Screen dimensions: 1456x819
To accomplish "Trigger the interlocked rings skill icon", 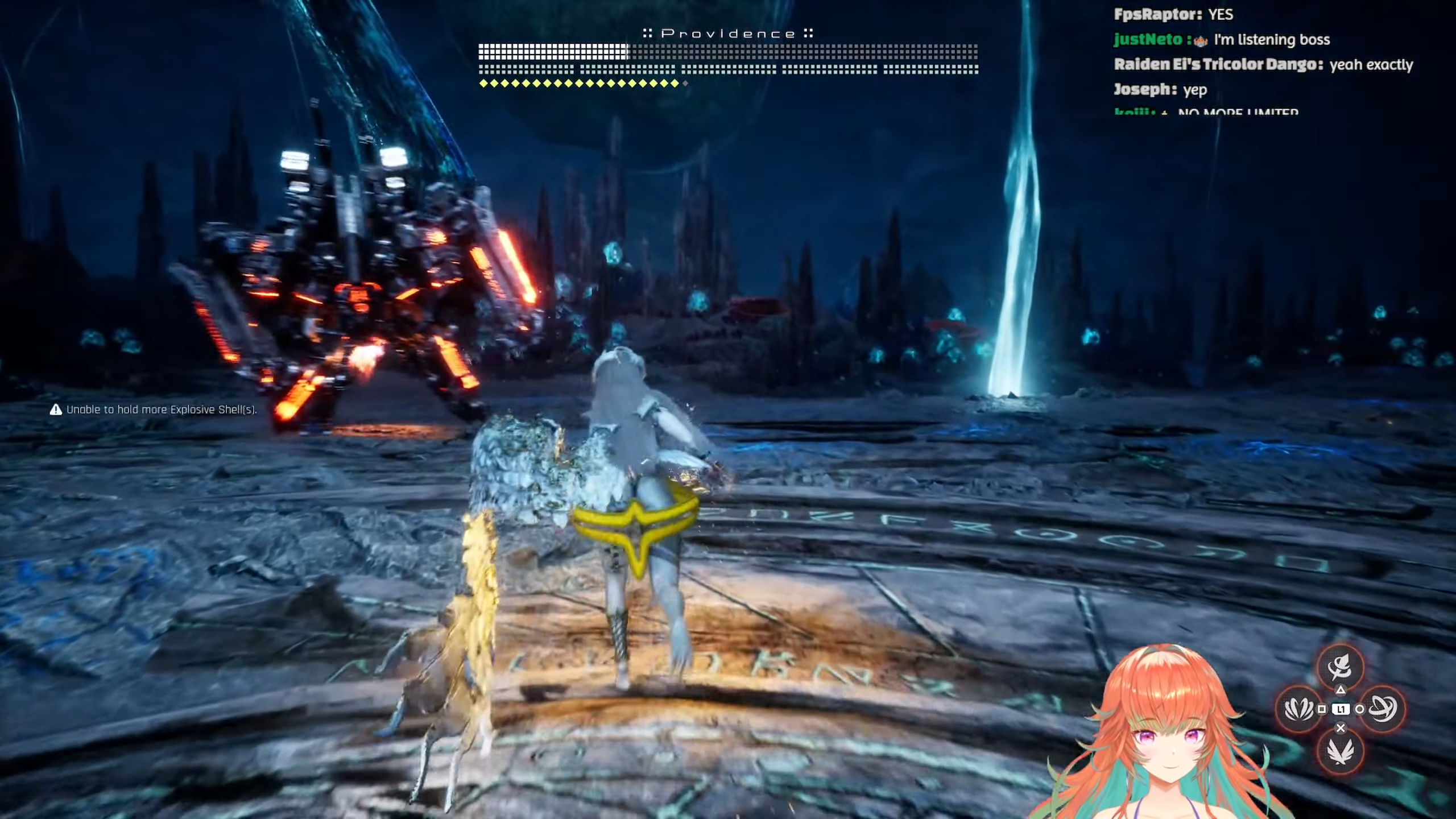I will click(1382, 709).
